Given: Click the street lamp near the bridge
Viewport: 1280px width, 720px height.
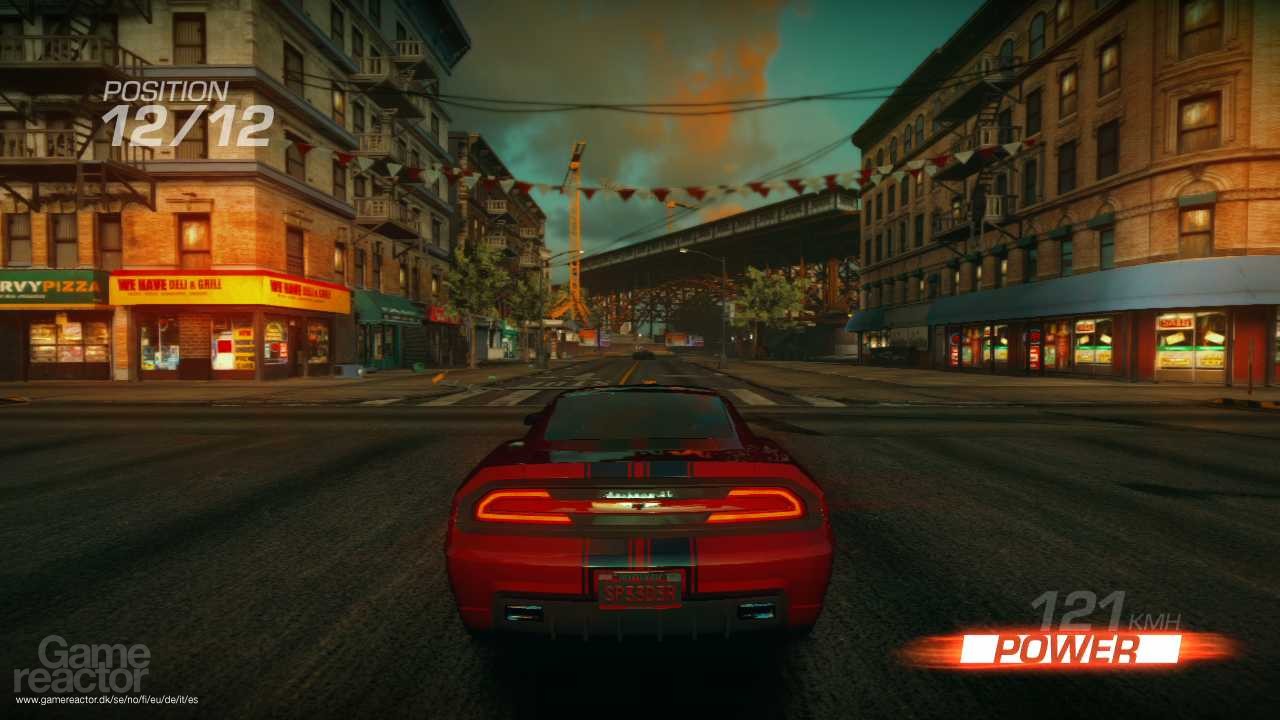Looking at the screenshot, I should 683,252.
